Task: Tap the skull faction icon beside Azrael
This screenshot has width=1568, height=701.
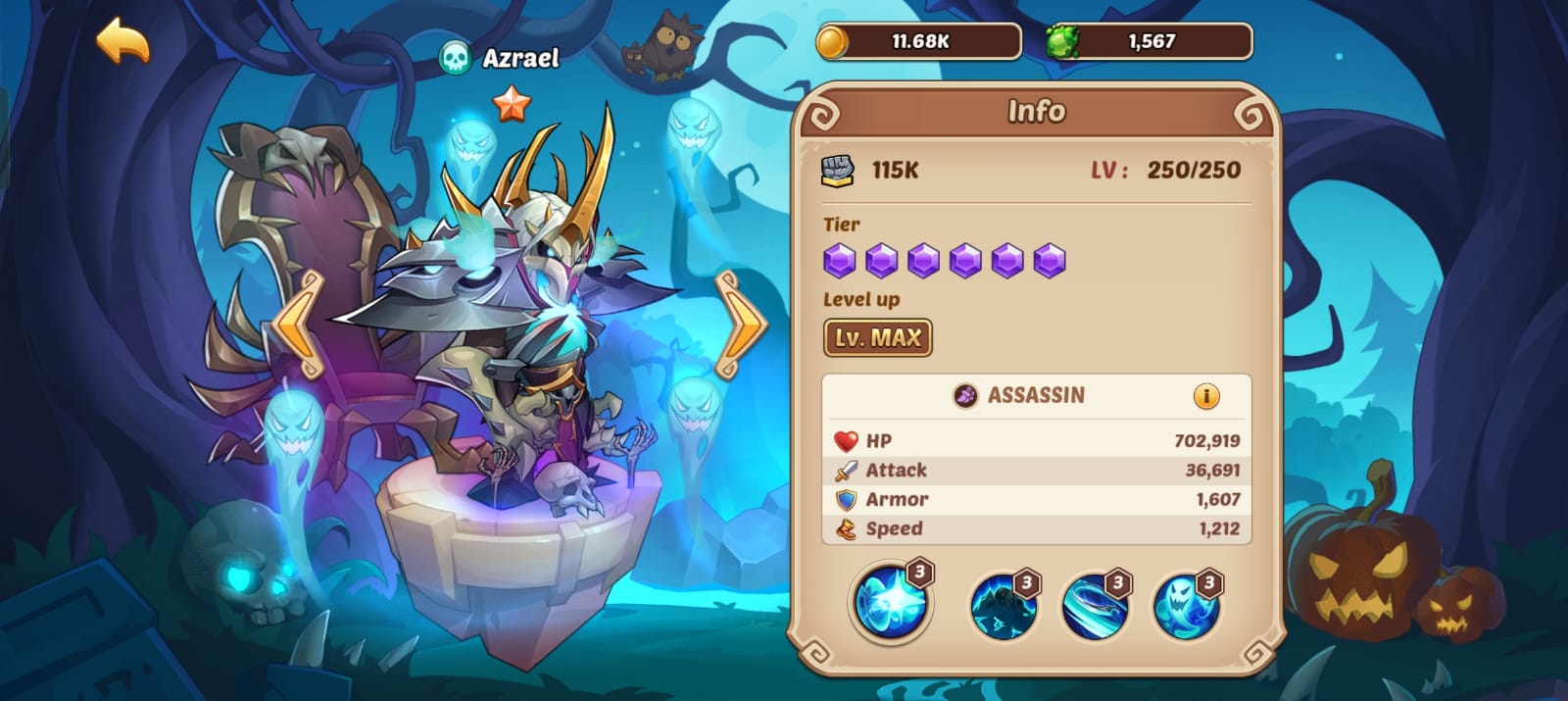Action: 455,58
